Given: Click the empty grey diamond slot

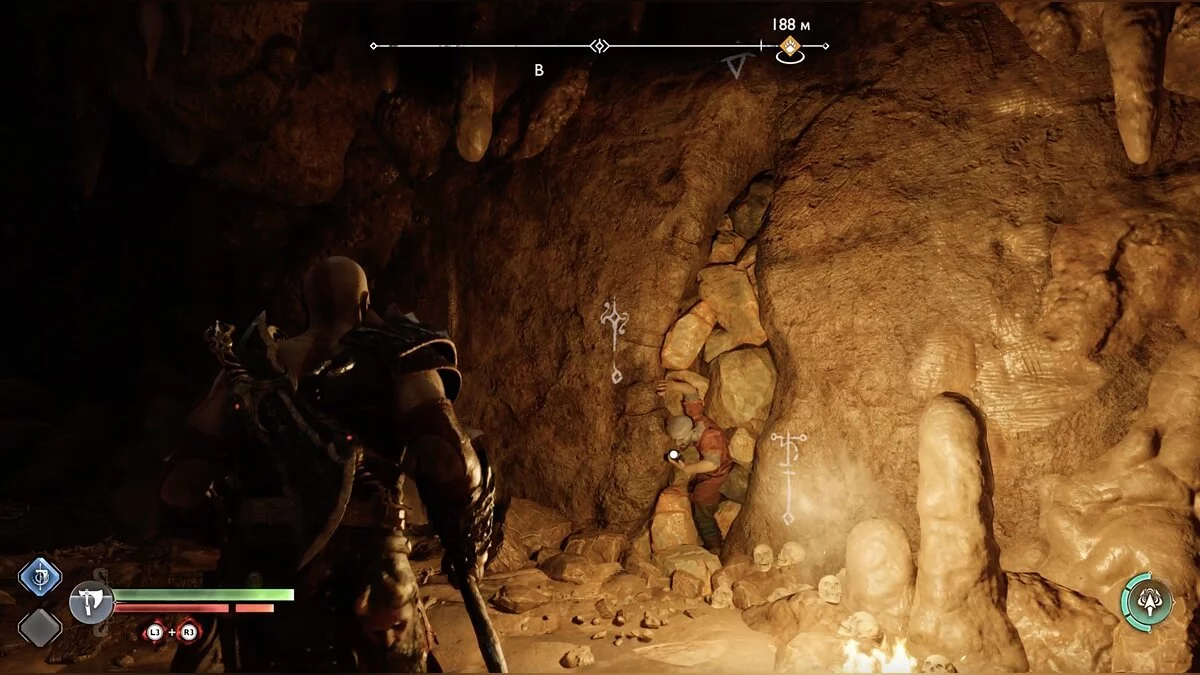Looking at the screenshot, I should (40, 627).
